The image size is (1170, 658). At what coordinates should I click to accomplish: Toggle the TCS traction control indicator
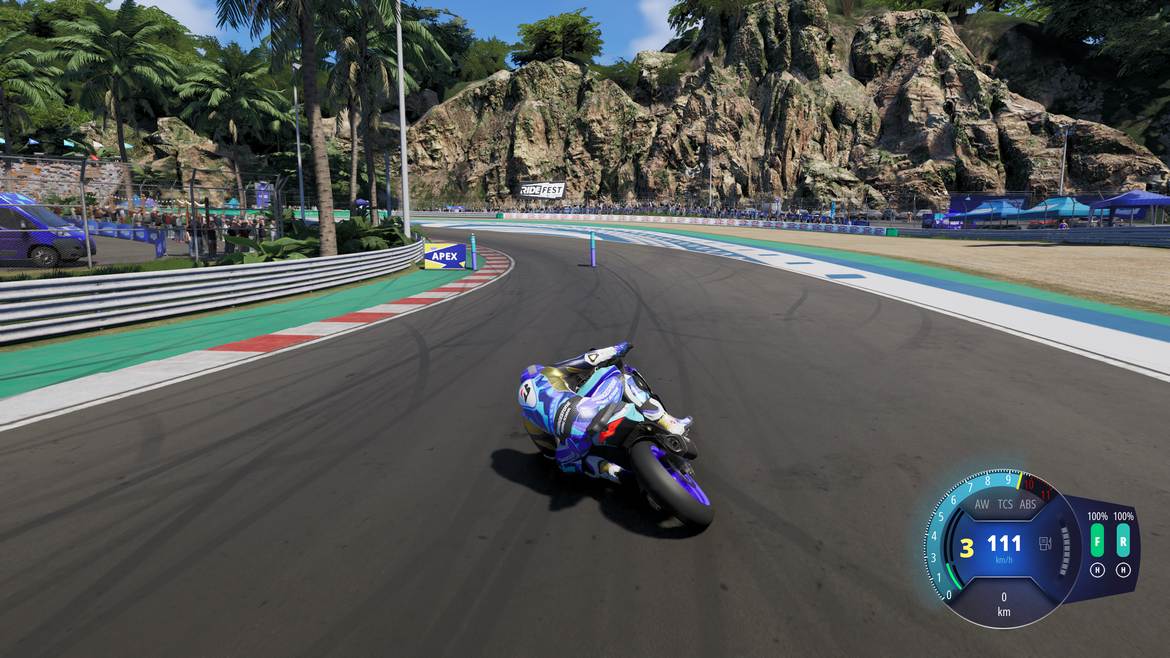point(1005,504)
